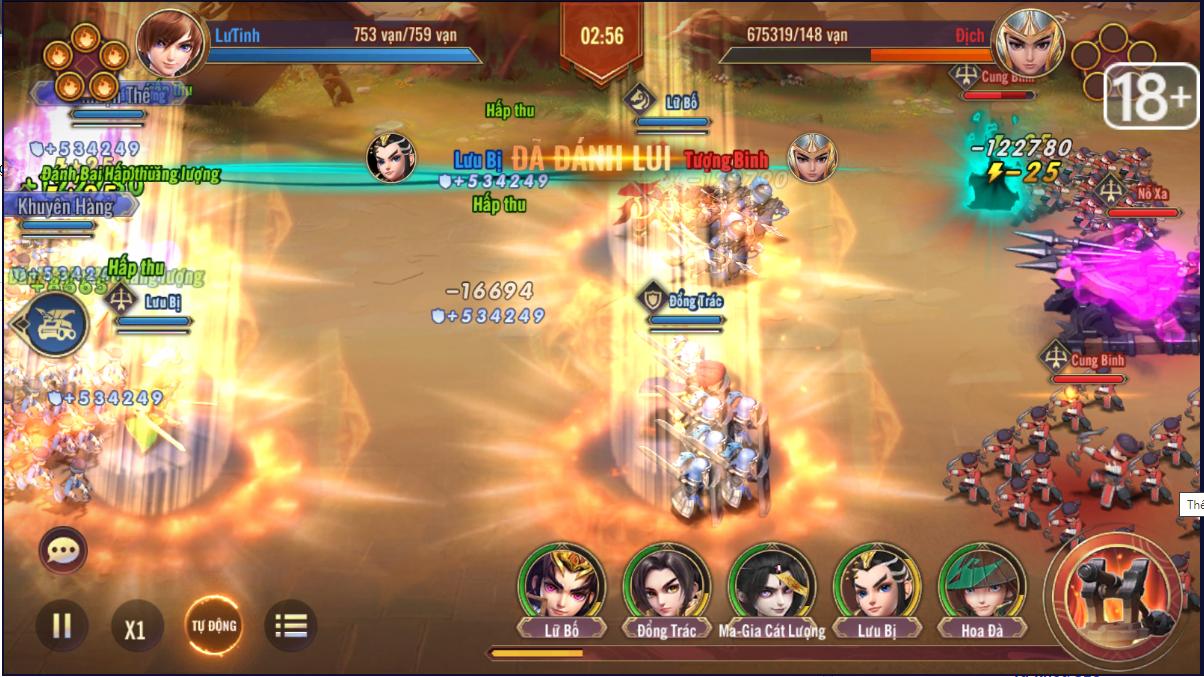The height and width of the screenshot is (677, 1204).
Task: Activate Lữ Bố hero skill
Action: tap(561, 585)
